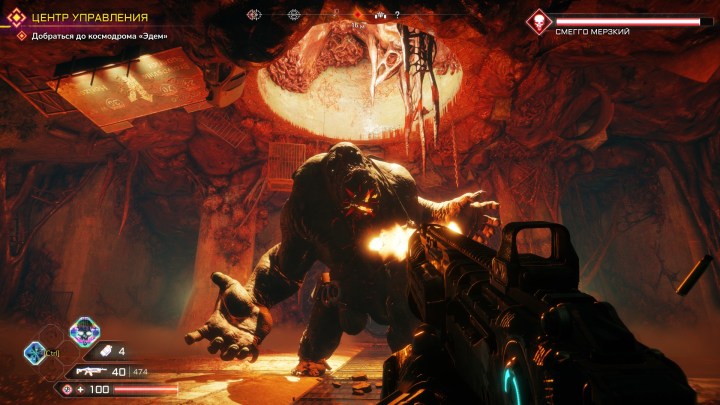Use the blue snowflake ability icon
Viewport: 720px width, 405px height.
(x=34, y=351)
